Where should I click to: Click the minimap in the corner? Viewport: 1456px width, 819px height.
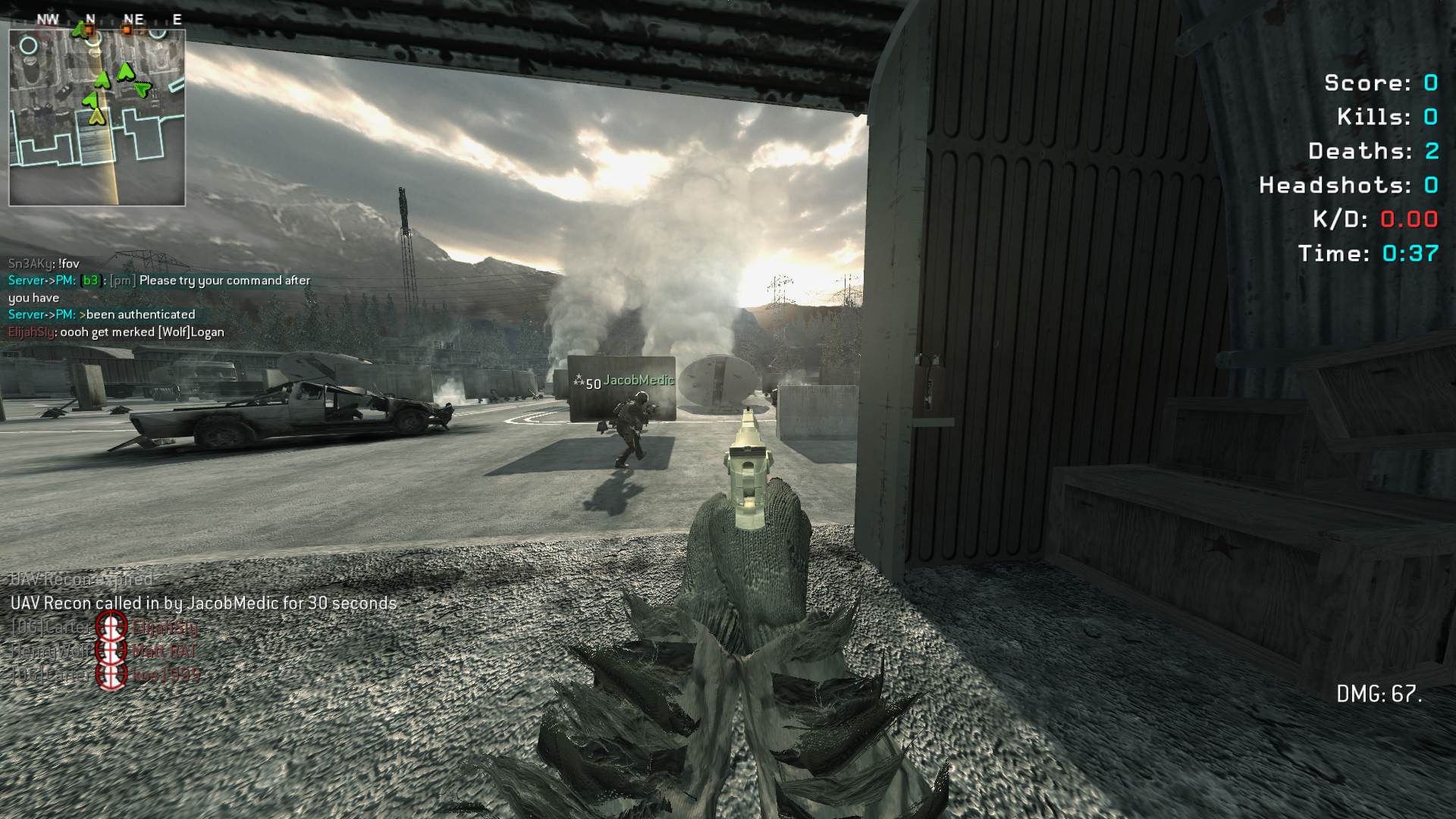tap(97, 118)
